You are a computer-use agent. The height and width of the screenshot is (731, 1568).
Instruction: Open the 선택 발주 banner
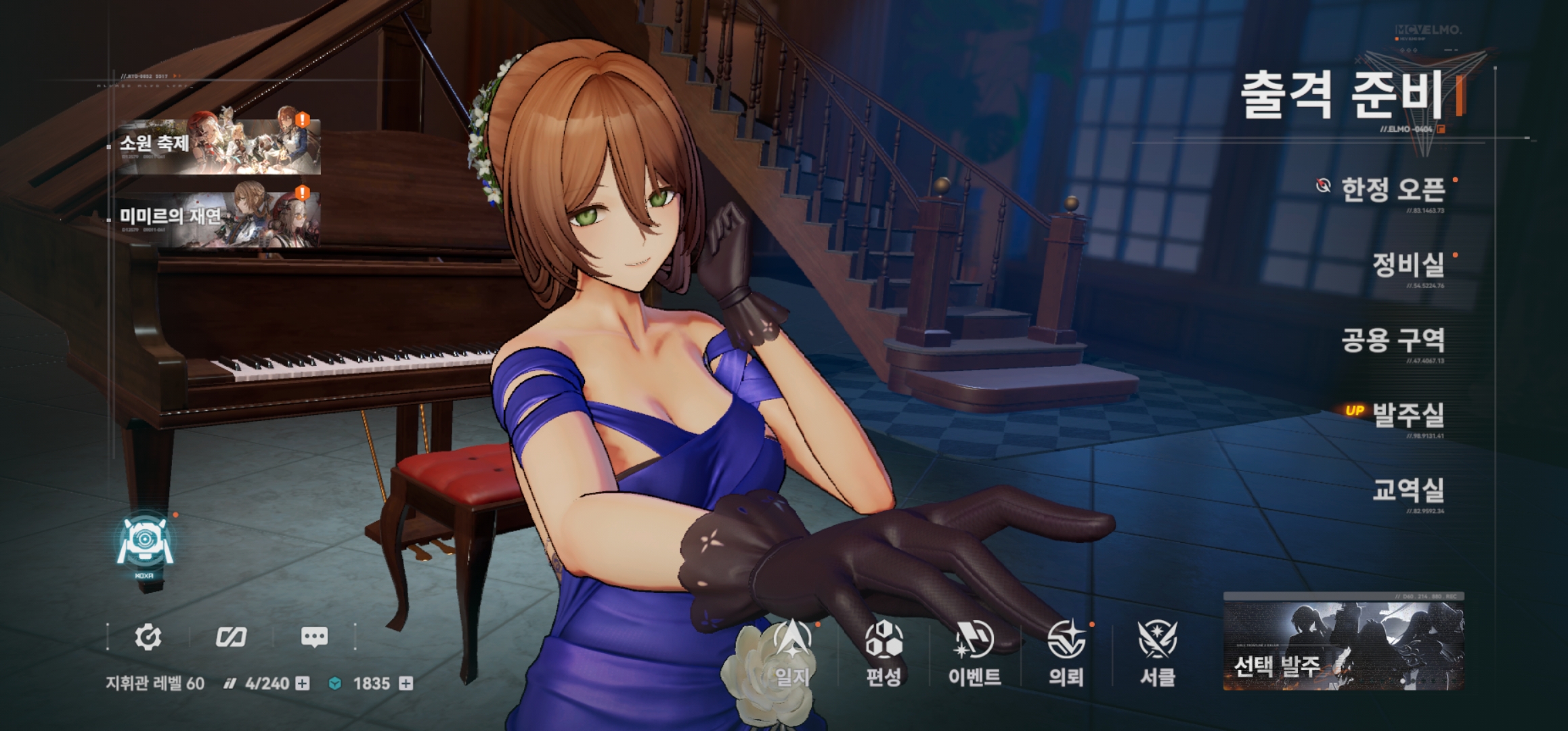click(1343, 643)
